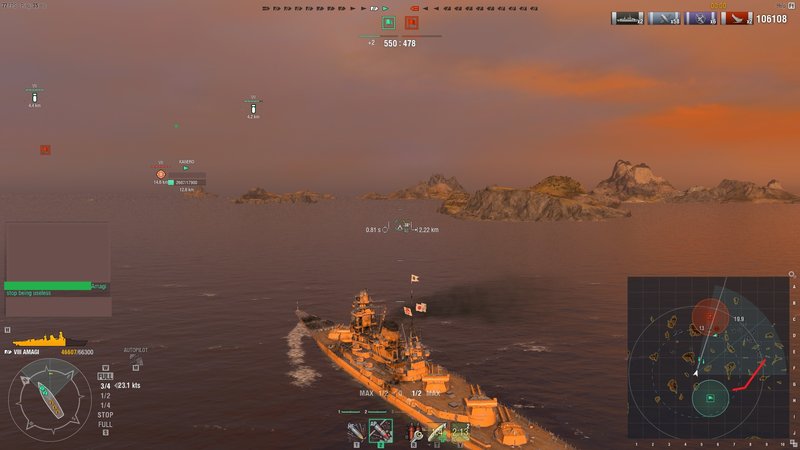Click the Autopilot icon
The height and width of the screenshot is (450, 800).
click(x=134, y=360)
